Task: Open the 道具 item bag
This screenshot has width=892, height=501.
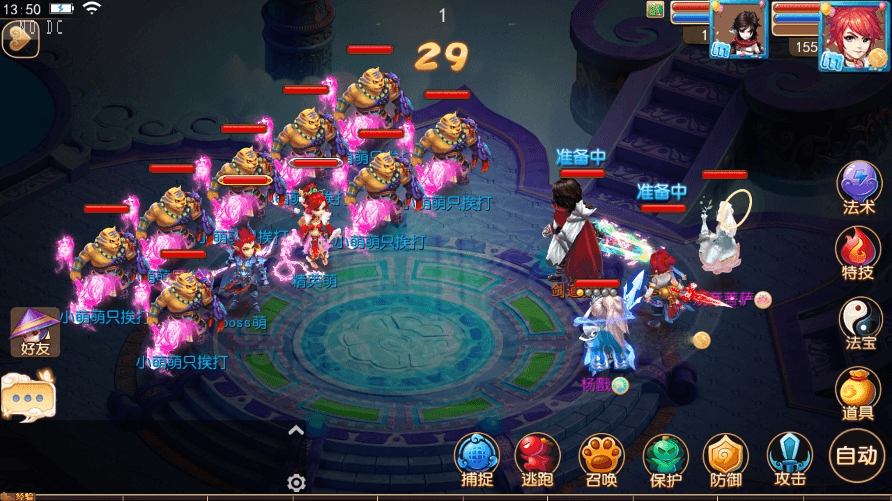Action: point(858,391)
